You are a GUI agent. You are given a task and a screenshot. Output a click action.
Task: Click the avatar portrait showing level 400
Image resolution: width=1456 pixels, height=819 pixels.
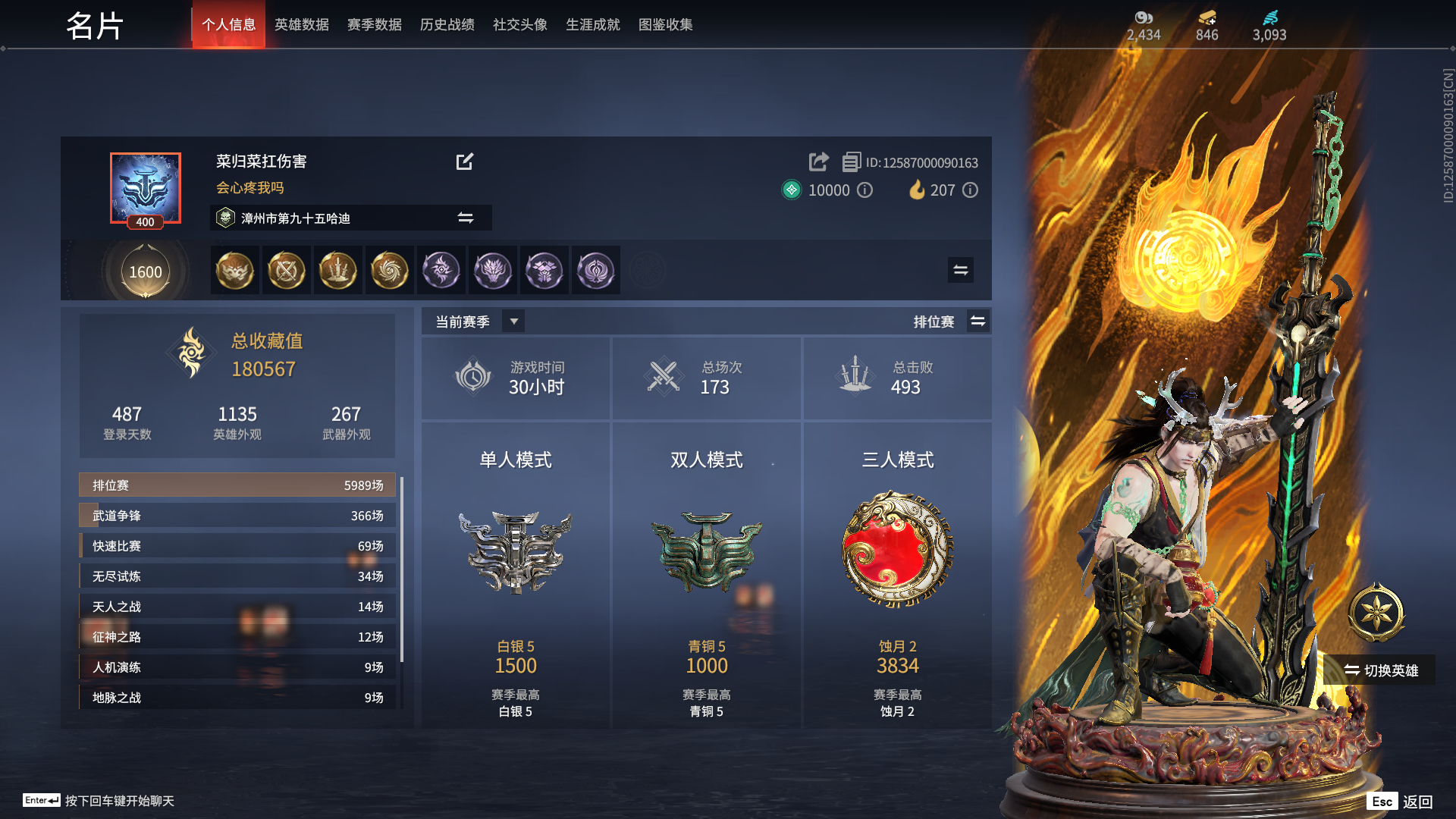coord(146,188)
